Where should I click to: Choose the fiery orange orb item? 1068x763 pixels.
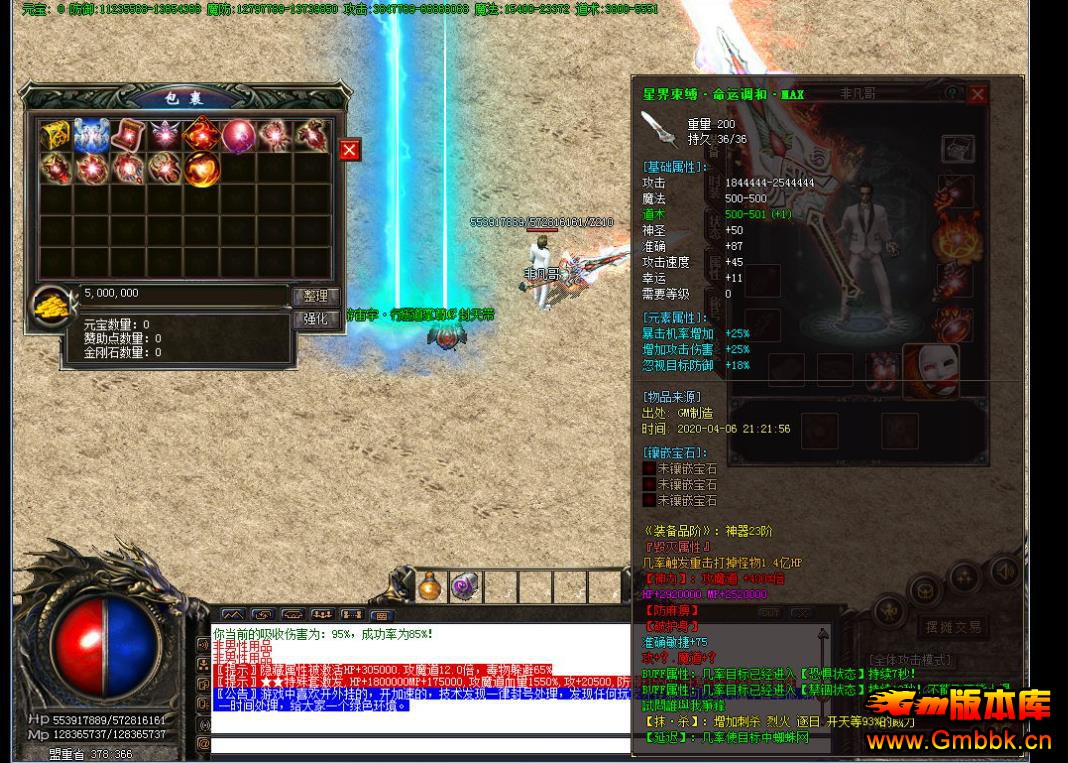(201, 168)
